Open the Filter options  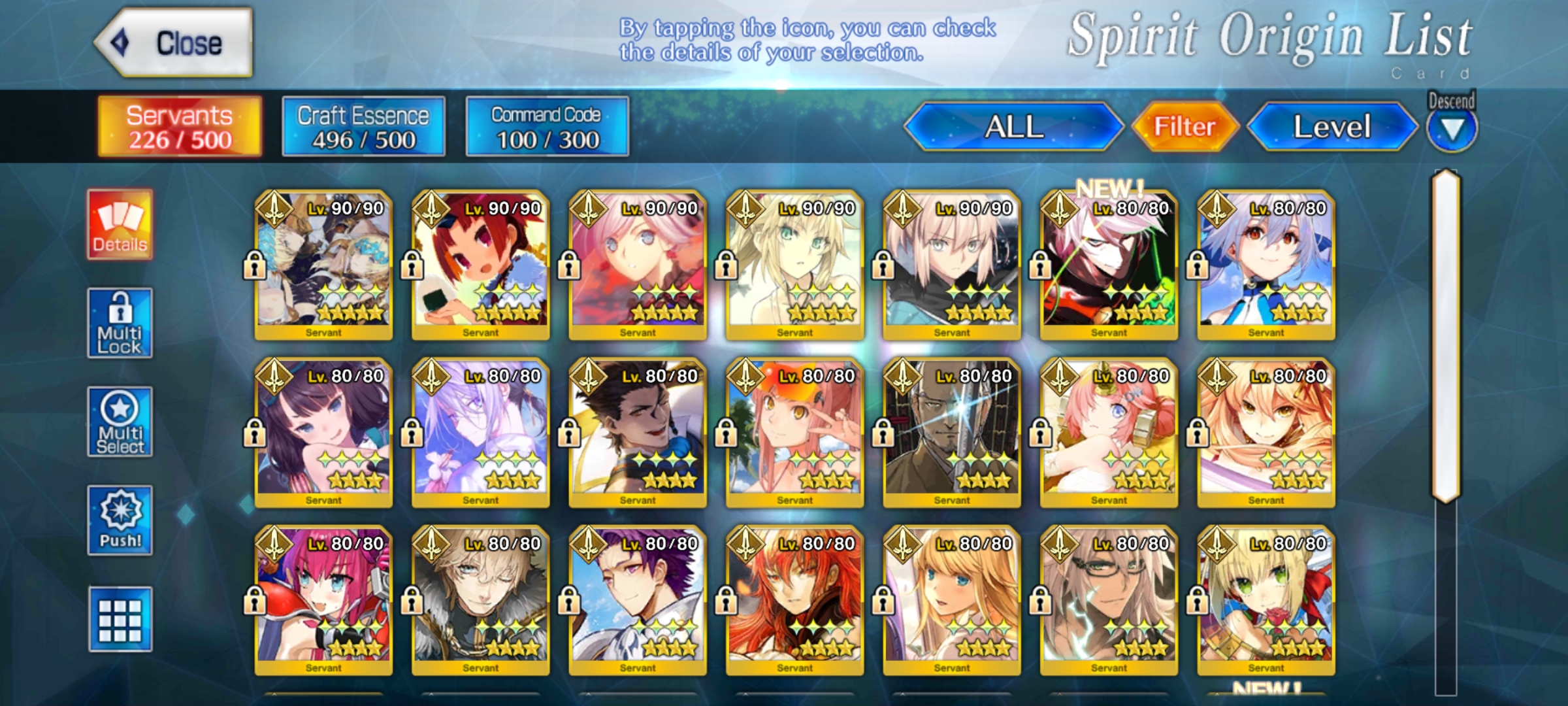(1184, 127)
